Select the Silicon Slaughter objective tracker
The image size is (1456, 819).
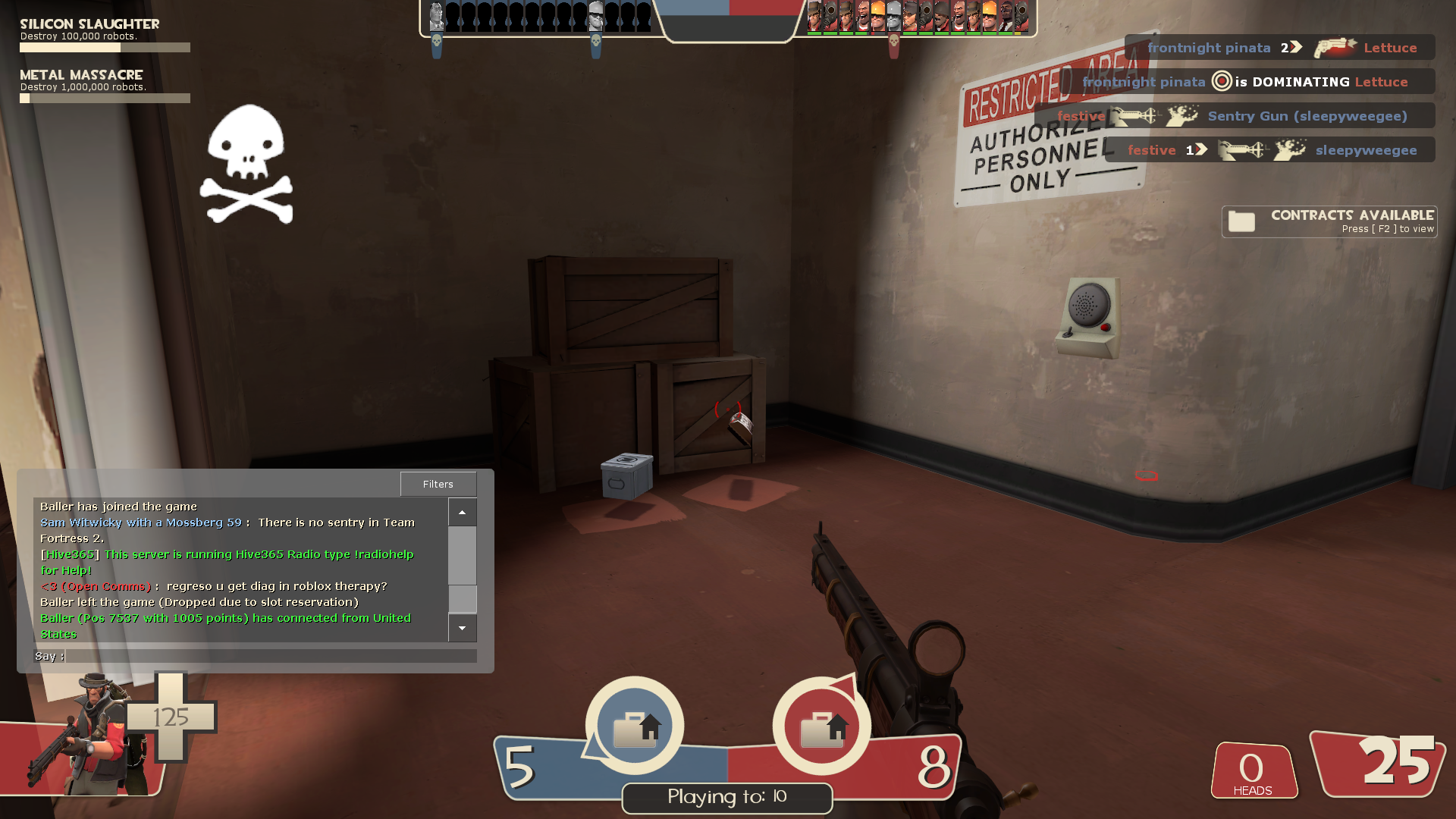[x=105, y=36]
